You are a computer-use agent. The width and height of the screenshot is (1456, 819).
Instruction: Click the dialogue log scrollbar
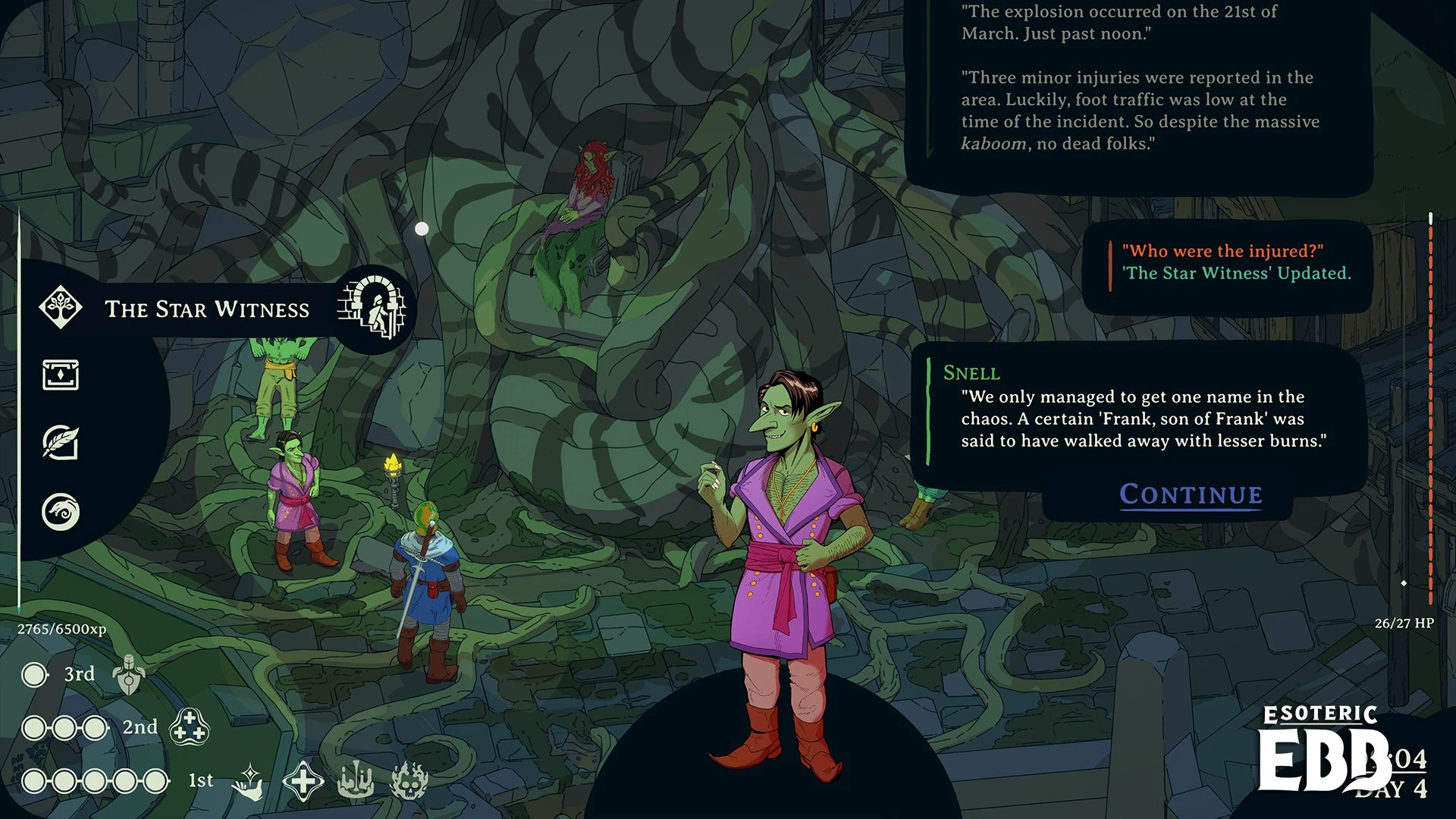(1431, 409)
